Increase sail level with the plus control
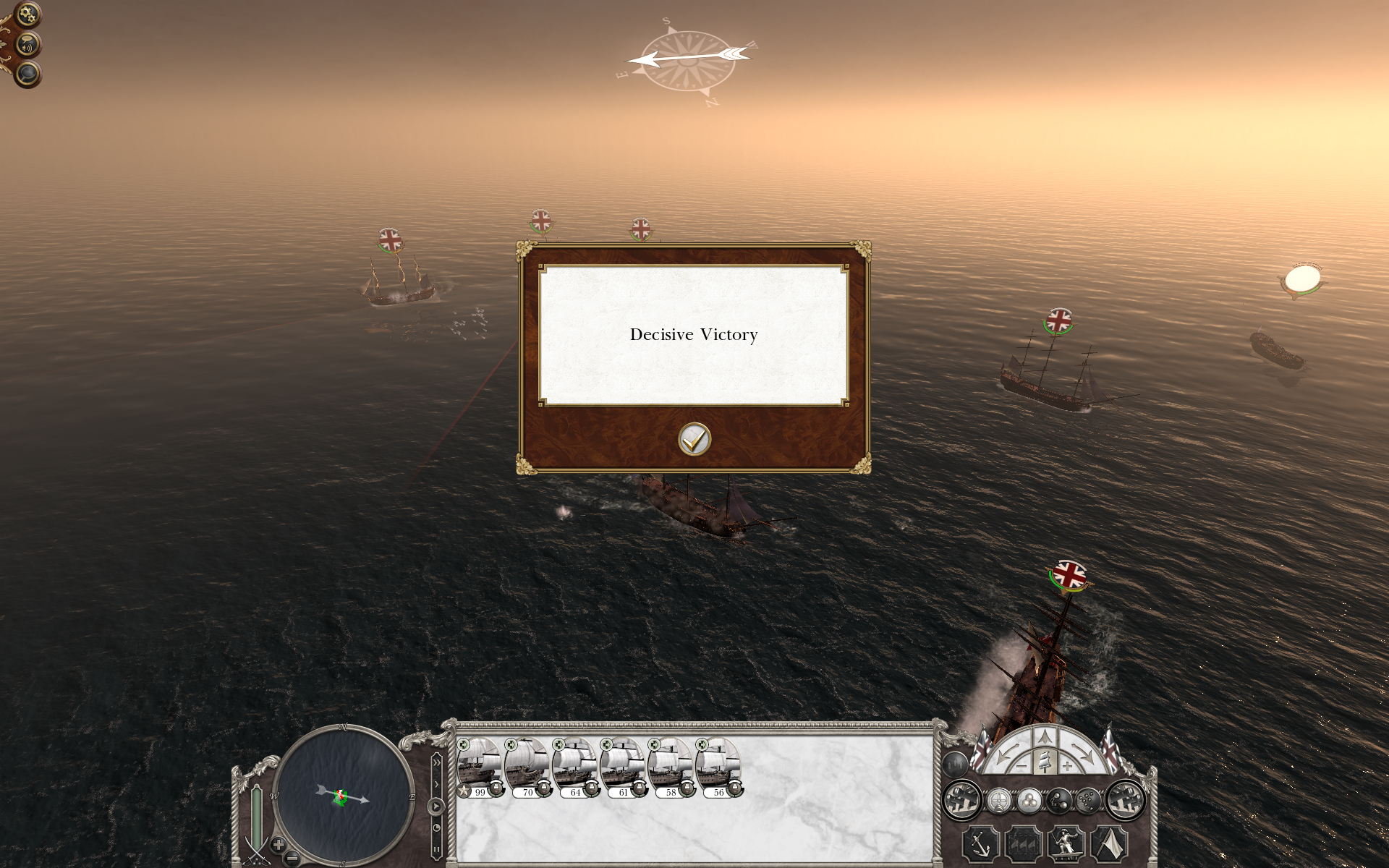 click(1067, 766)
